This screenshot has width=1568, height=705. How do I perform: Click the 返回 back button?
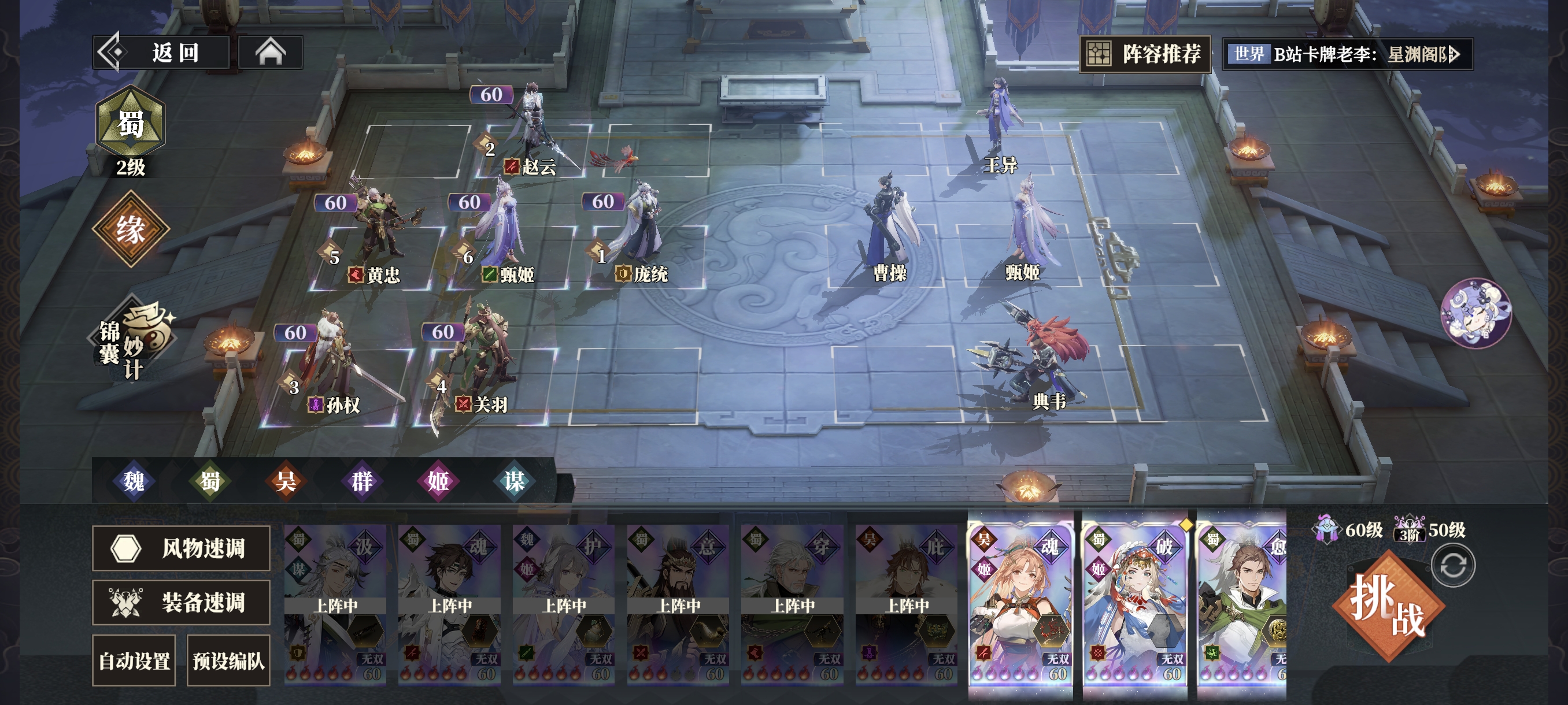tap(161, 53)
